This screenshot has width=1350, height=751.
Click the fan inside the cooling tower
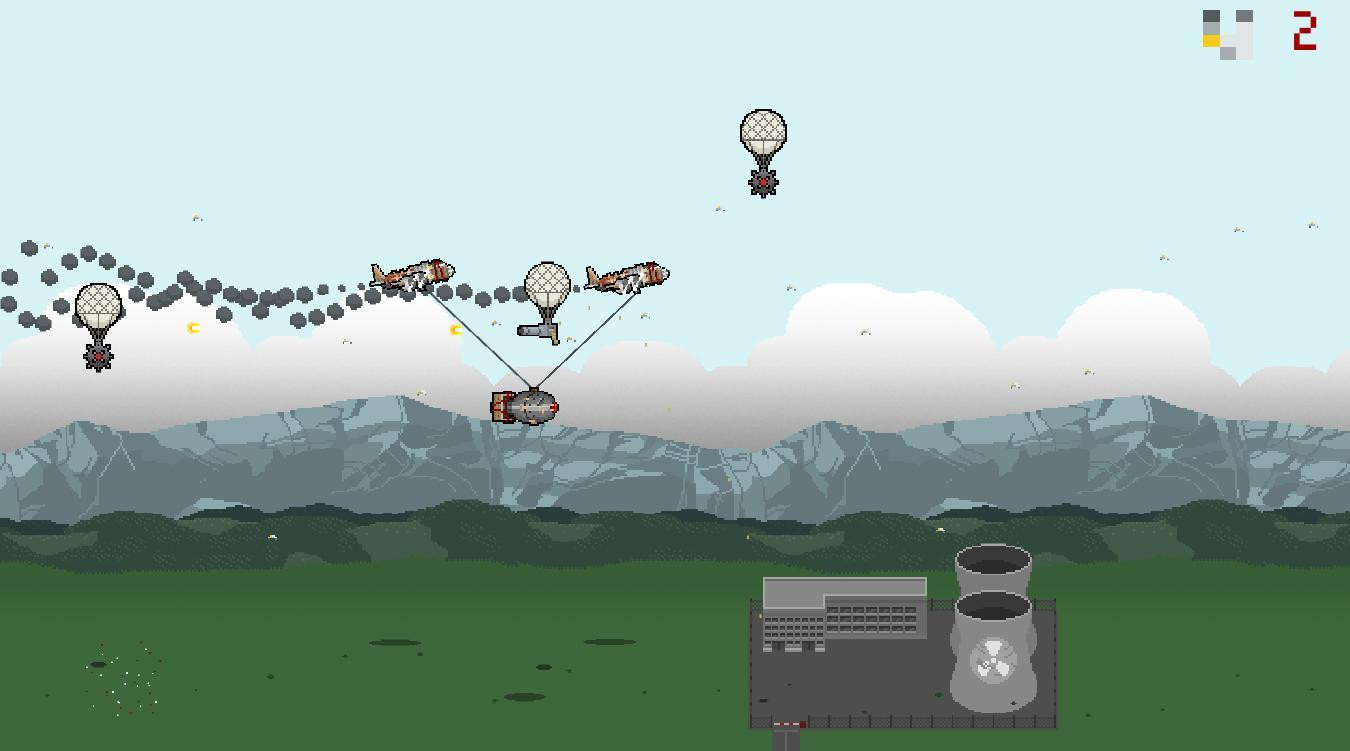pos(992,660)
